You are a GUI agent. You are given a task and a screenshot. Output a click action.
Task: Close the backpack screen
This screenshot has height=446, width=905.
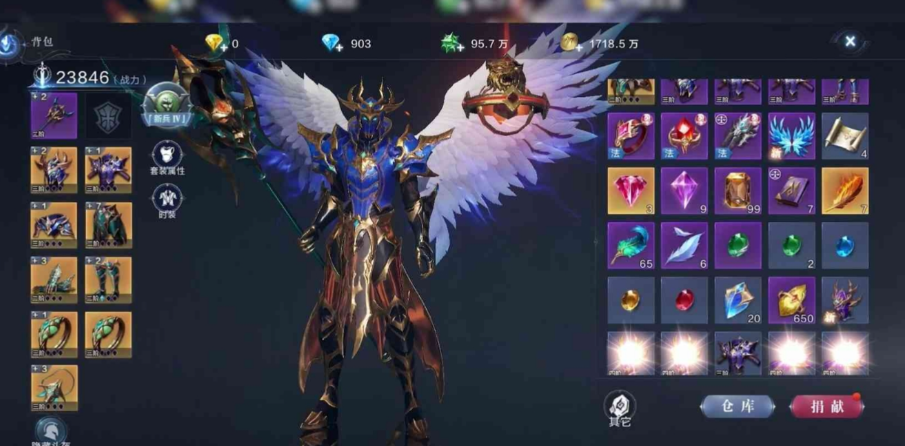pyautogui.click(x=850, y=42)
